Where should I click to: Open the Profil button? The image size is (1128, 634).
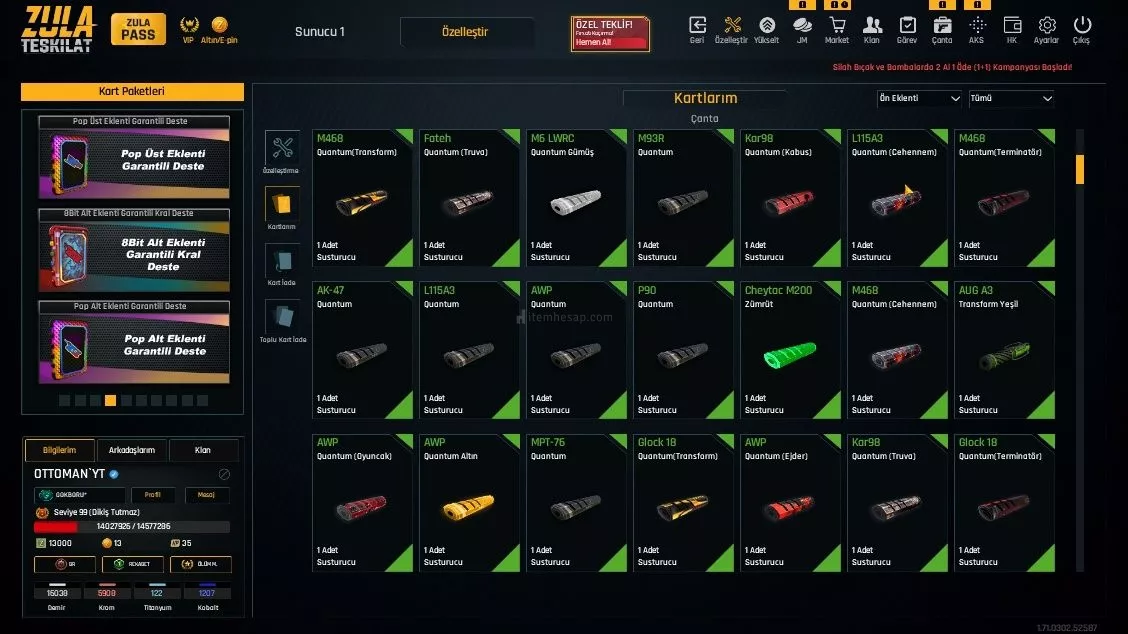coord(152,495)
